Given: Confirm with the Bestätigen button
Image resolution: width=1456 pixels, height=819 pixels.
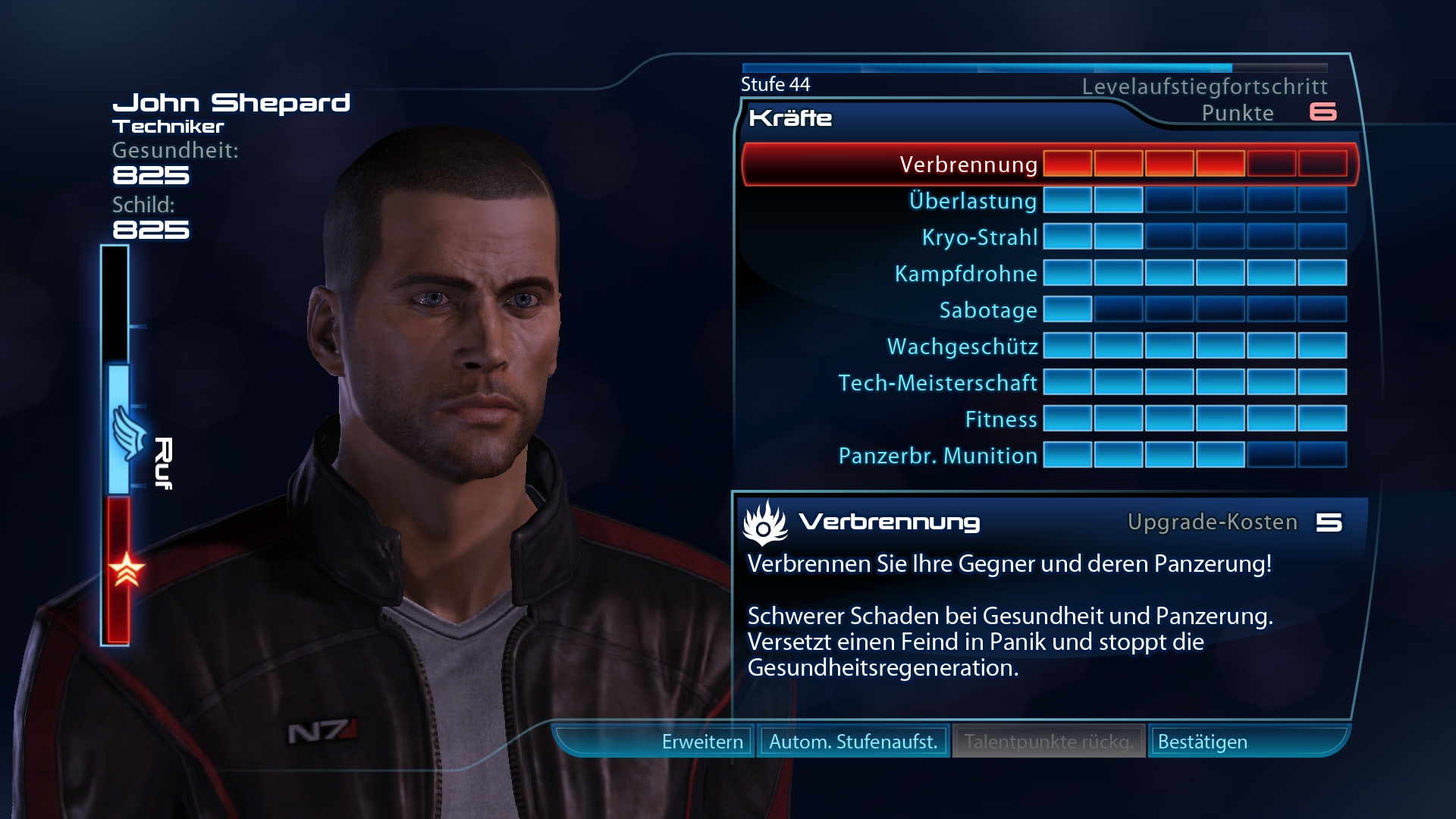Looking at the screenshot, I should 1203,742.
